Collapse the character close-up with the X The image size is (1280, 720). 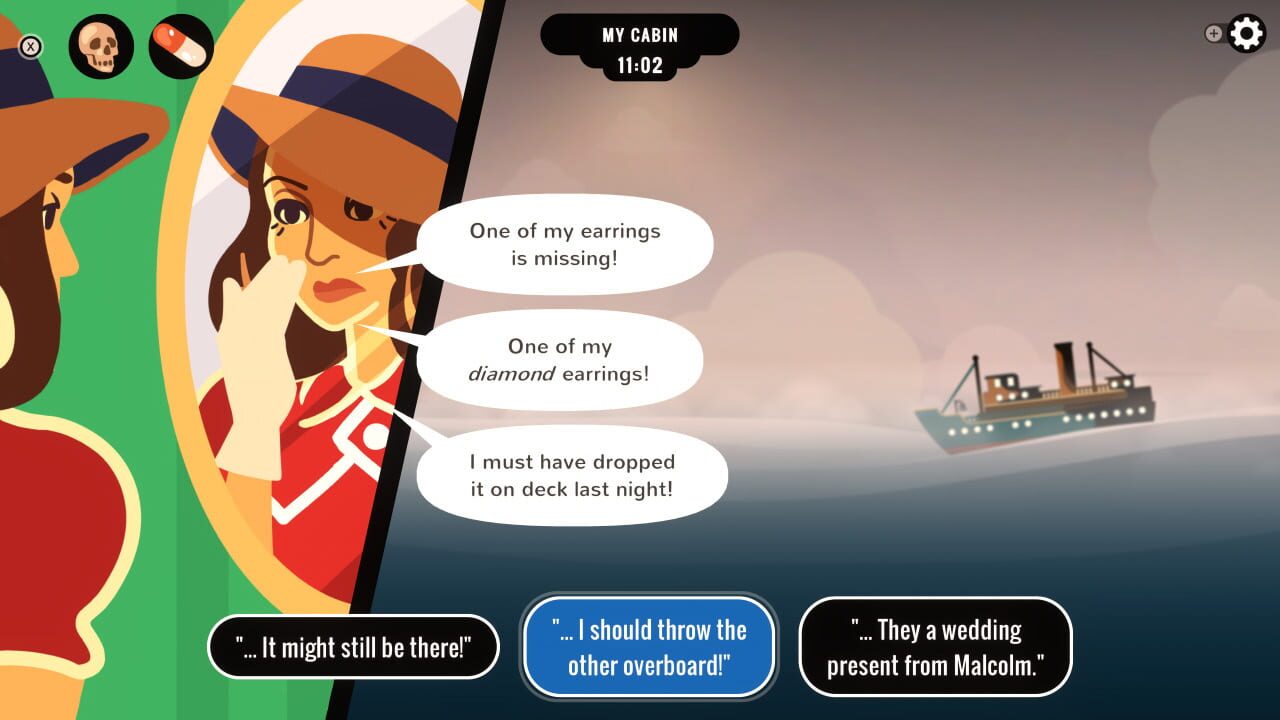pyautogui.click(x=30, y=45)
